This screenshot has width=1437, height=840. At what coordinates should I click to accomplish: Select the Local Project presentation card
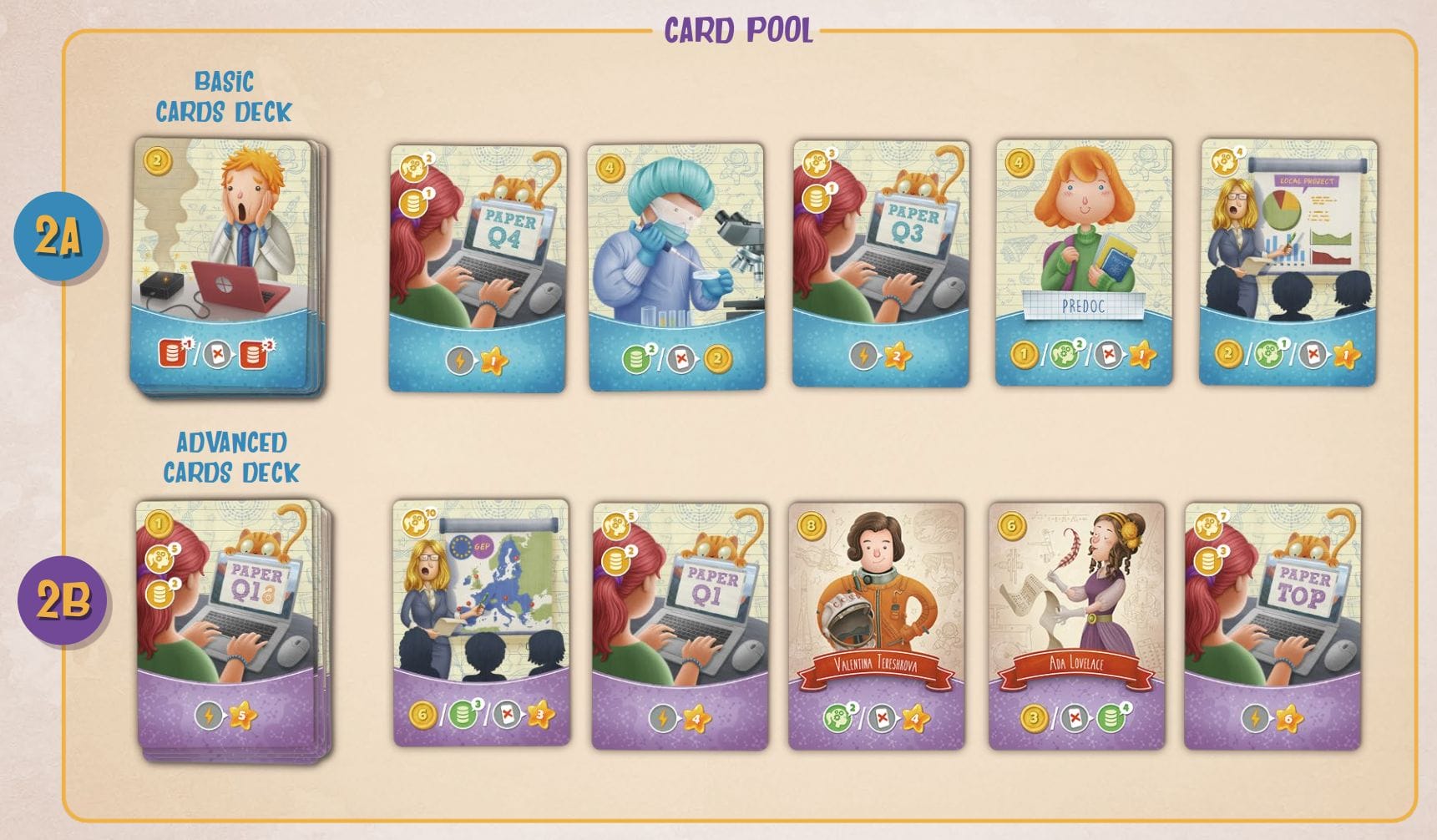point(1288,264)
